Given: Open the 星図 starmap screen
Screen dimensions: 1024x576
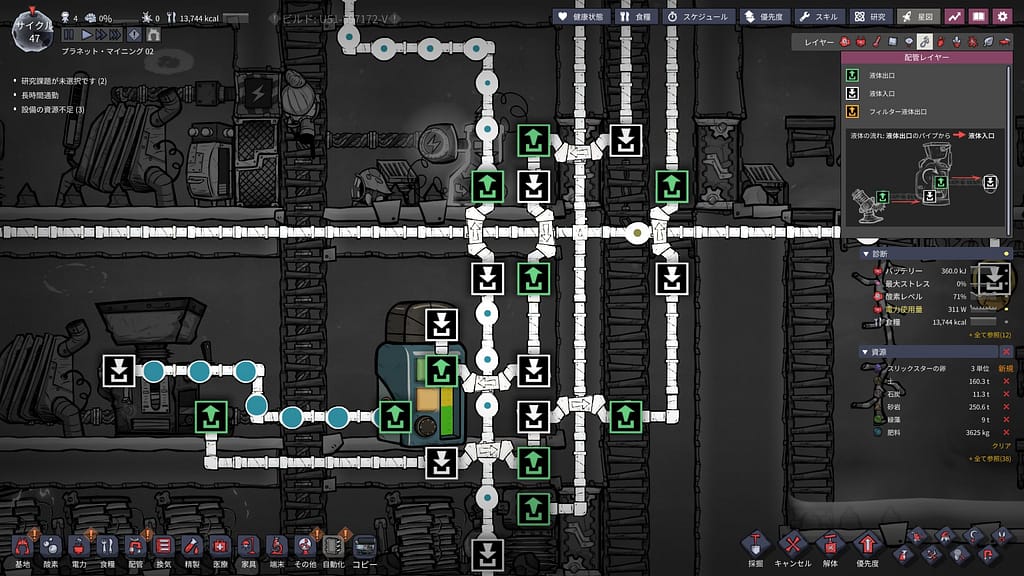Looking at the screenshot, I should [x=917, y=16].
